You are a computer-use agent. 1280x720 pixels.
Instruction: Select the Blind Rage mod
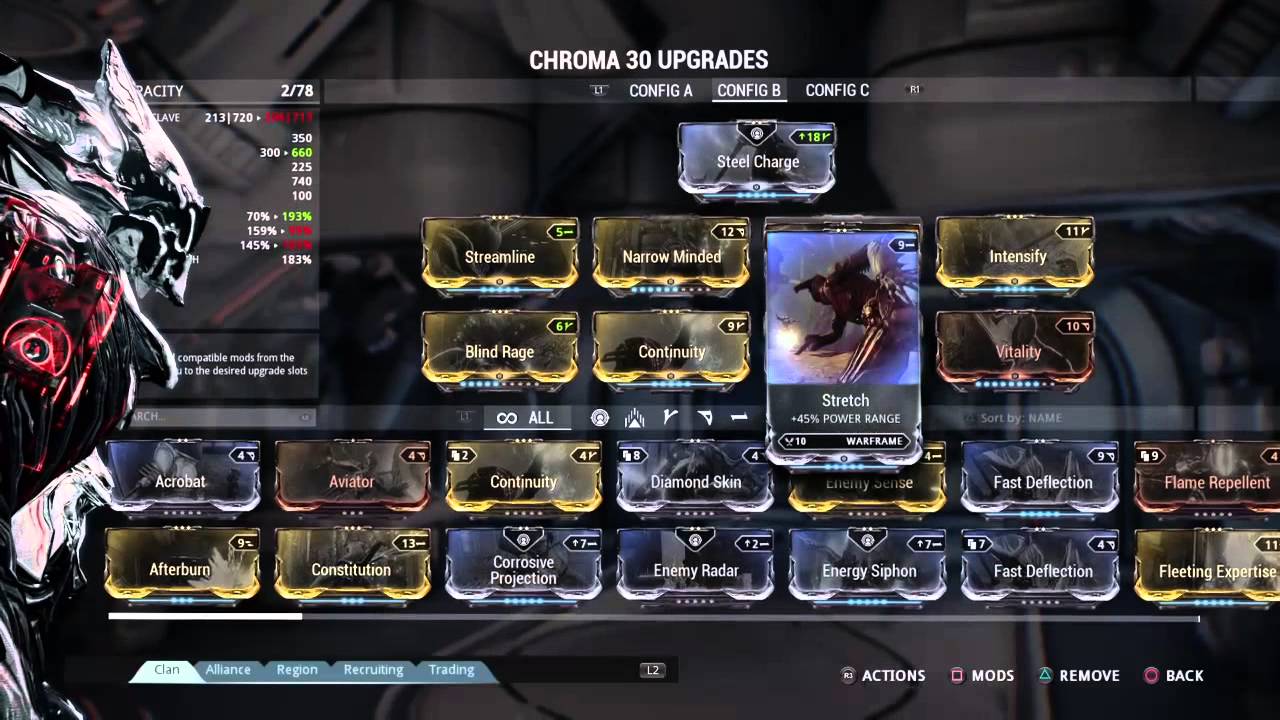click(x=500, y=351)
